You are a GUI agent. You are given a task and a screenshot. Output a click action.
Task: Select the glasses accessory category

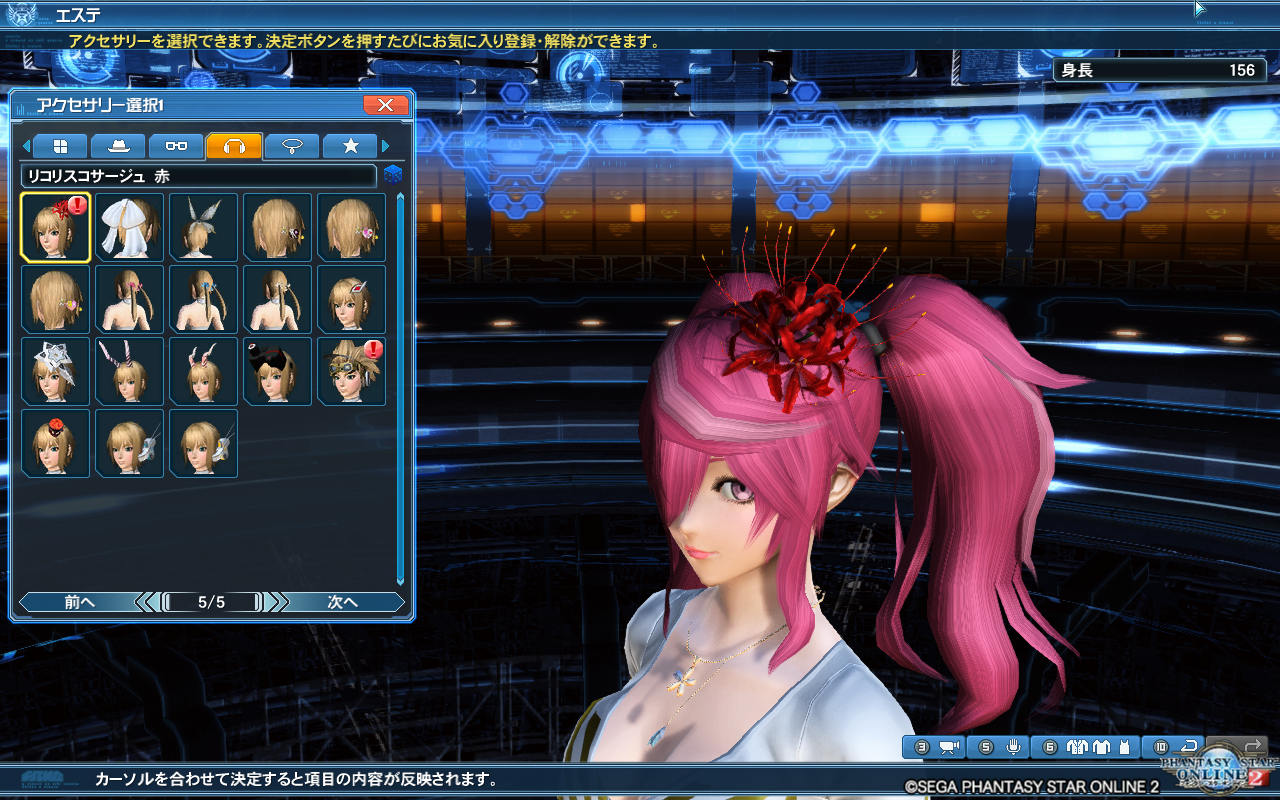176,146
